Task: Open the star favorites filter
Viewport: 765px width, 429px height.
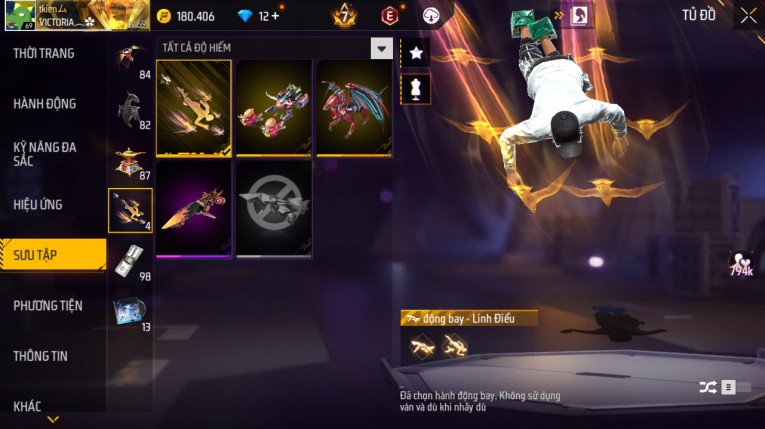Action: (415, 51)
